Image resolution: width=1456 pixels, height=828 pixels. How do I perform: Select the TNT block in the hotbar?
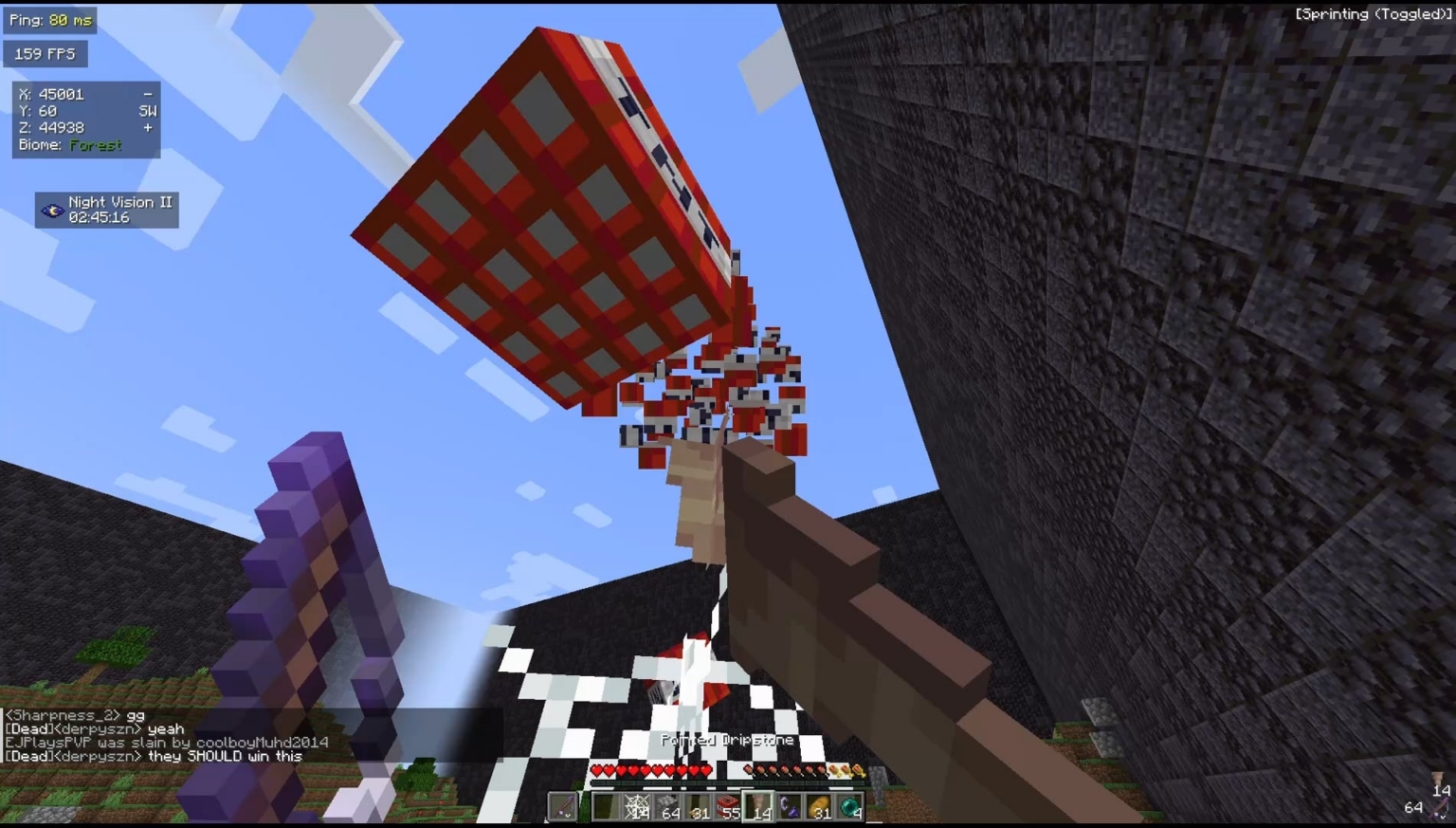[x=730, y=808]
